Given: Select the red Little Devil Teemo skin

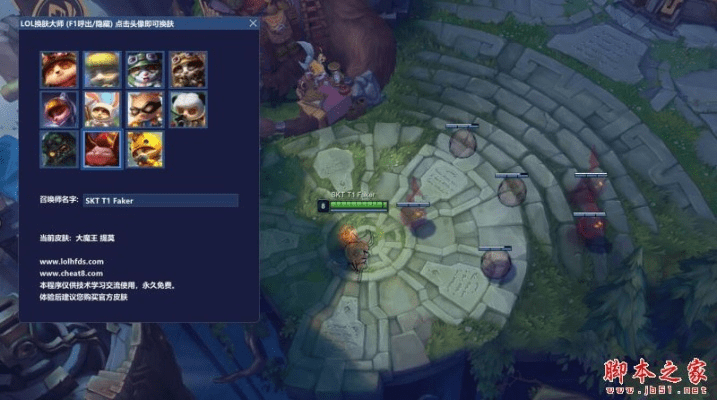Looking at the screenshot, I should pyautogui.click(x=101, y=148).
